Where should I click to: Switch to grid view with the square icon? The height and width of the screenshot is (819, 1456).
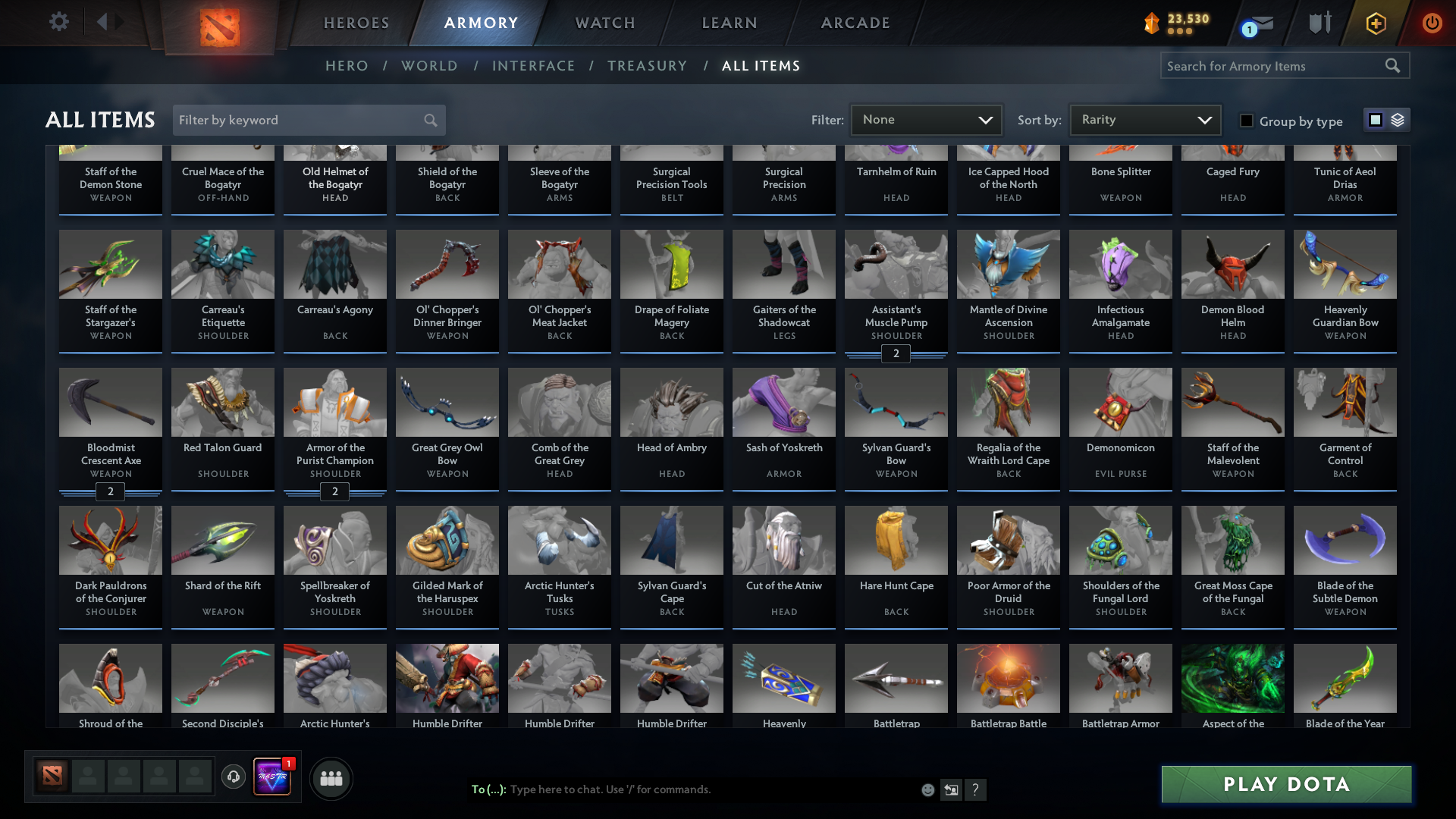(1375, 120)
